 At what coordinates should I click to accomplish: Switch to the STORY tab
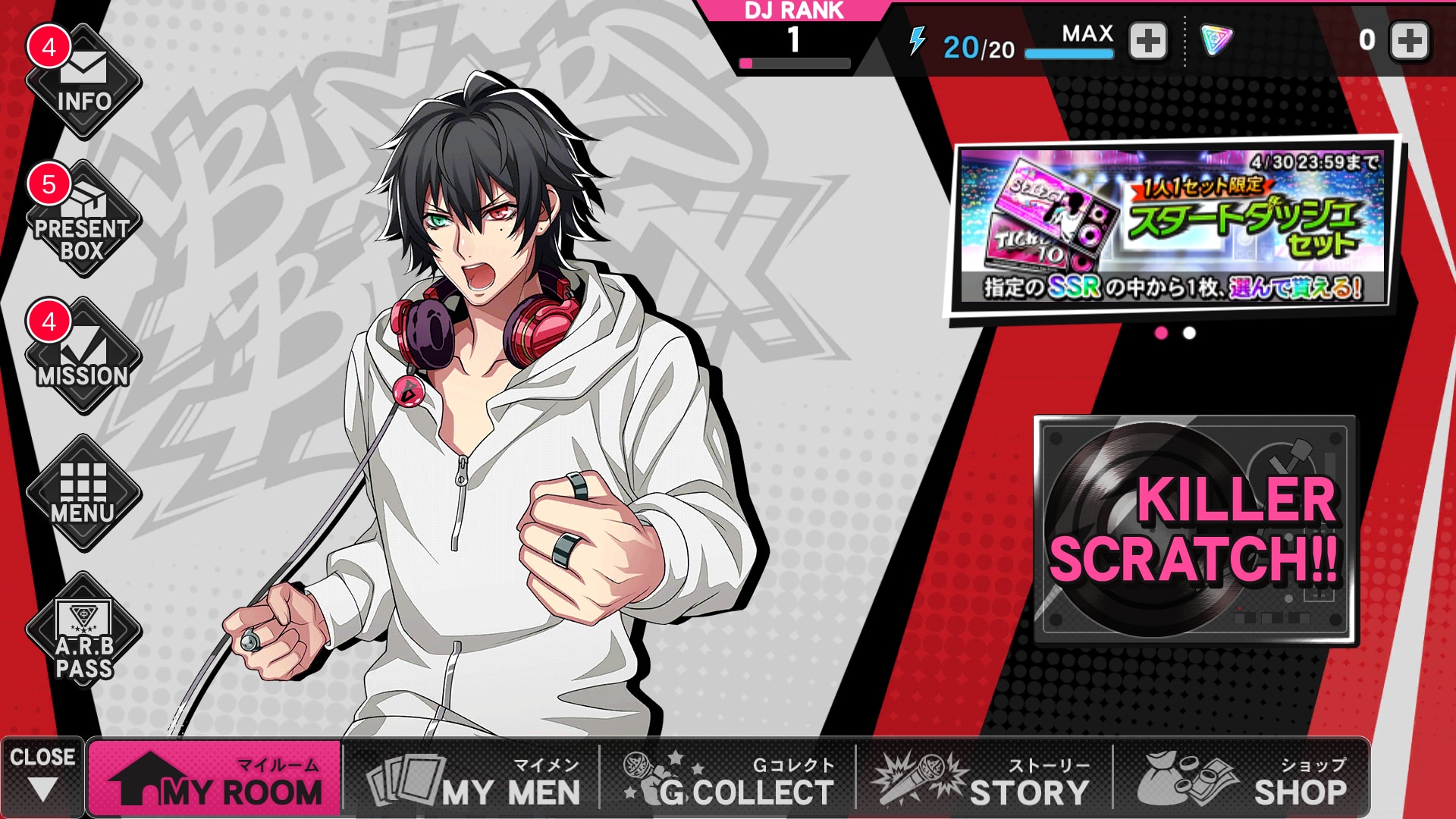point(984,778)
